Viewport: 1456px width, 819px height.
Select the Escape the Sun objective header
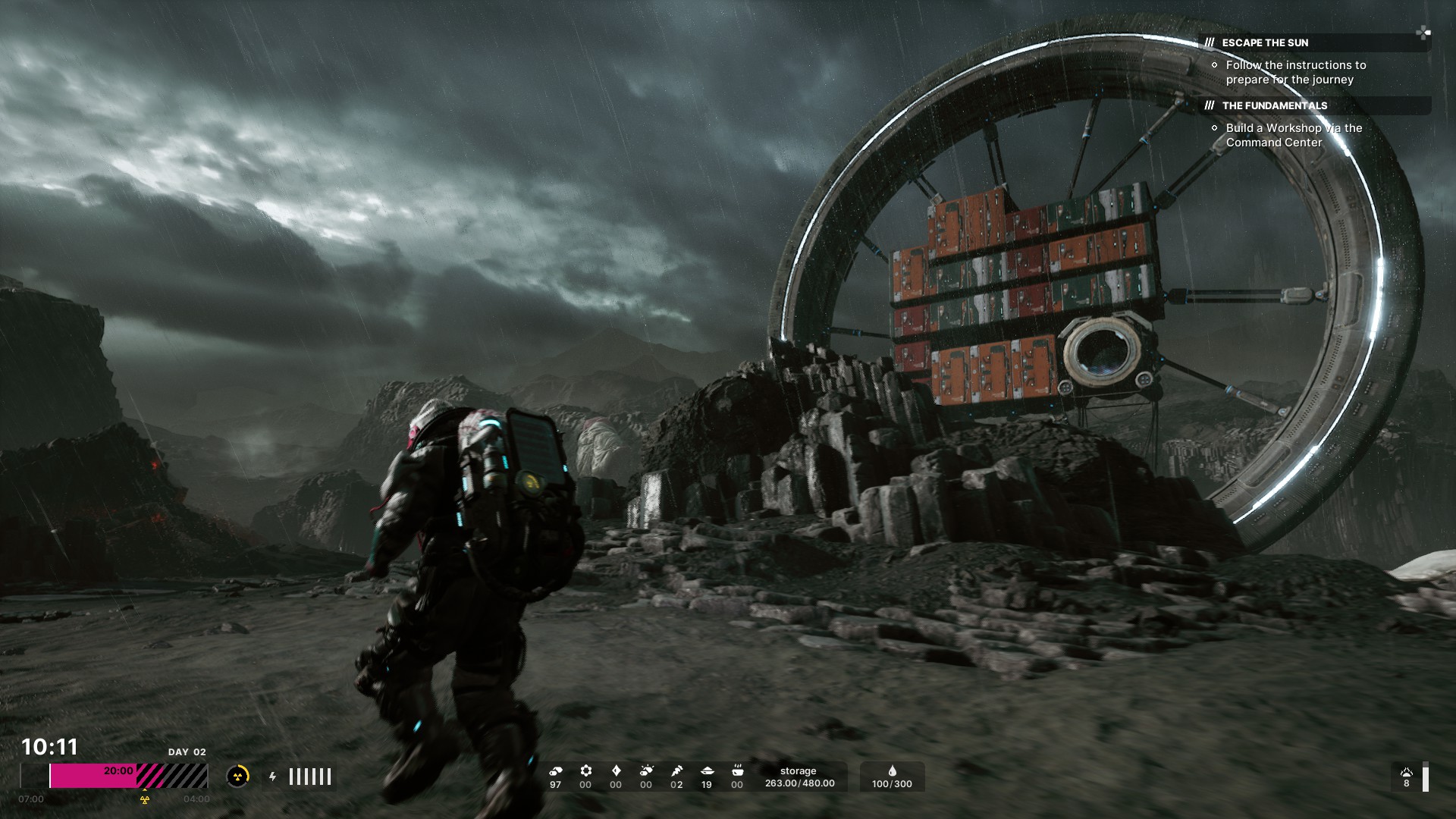coord(1265,42)
